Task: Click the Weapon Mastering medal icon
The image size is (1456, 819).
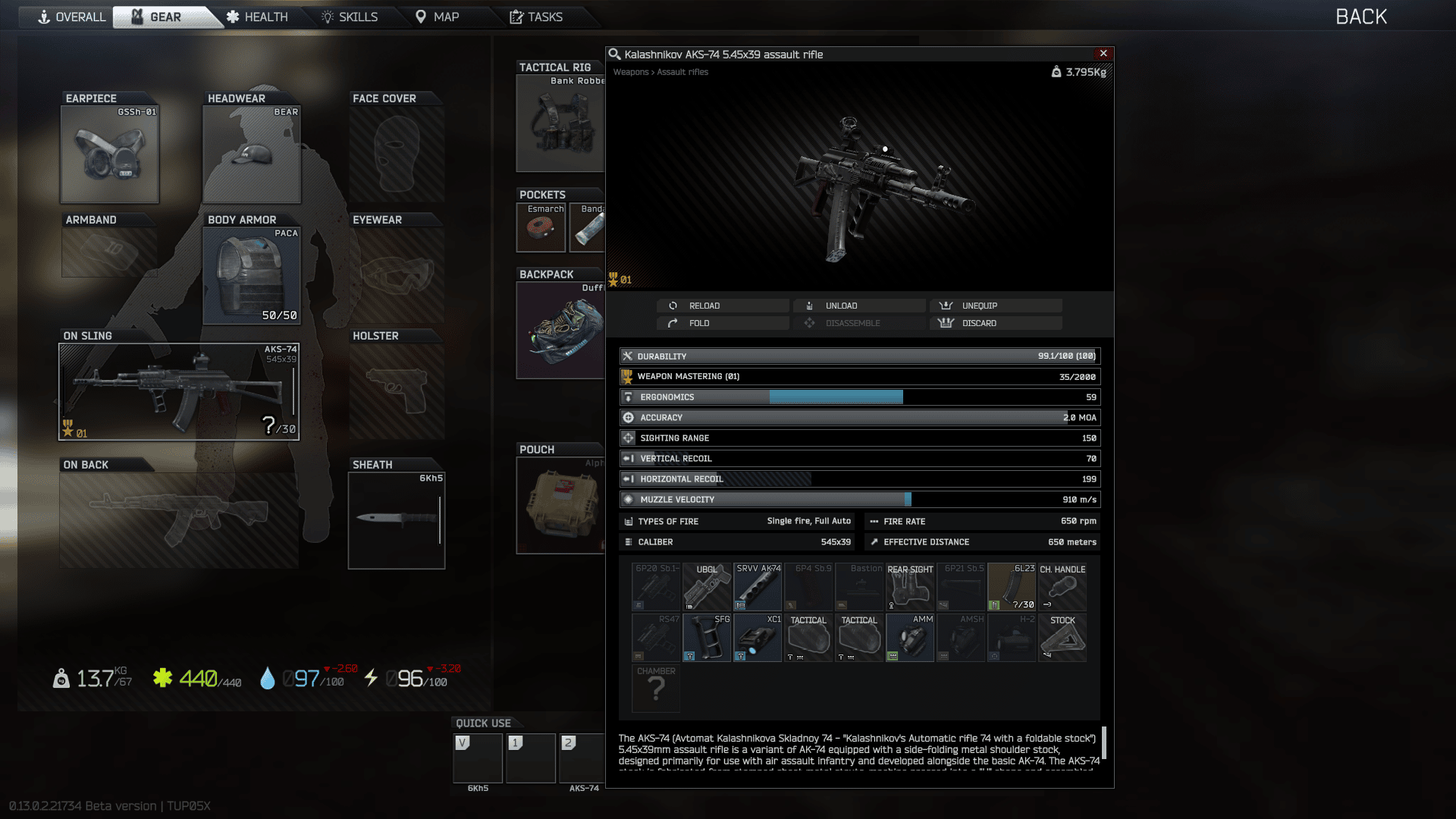Action: coord(627,376)
